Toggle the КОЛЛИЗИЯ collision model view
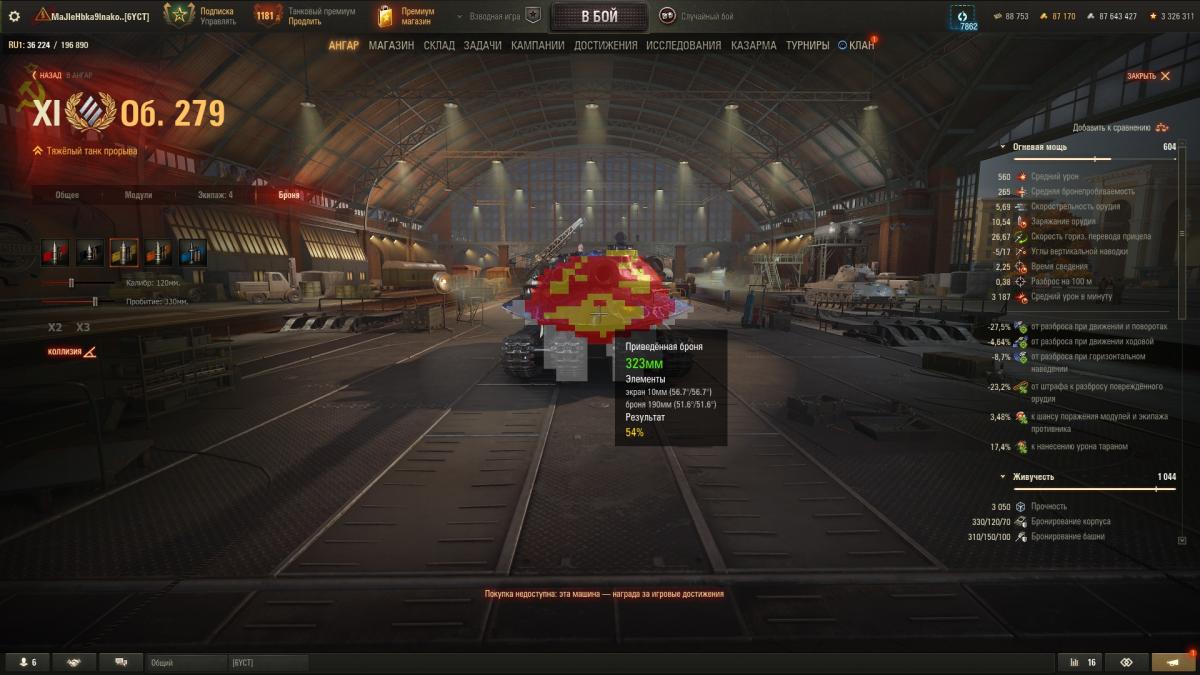The image size is (1200, 675). coord(72,352)
